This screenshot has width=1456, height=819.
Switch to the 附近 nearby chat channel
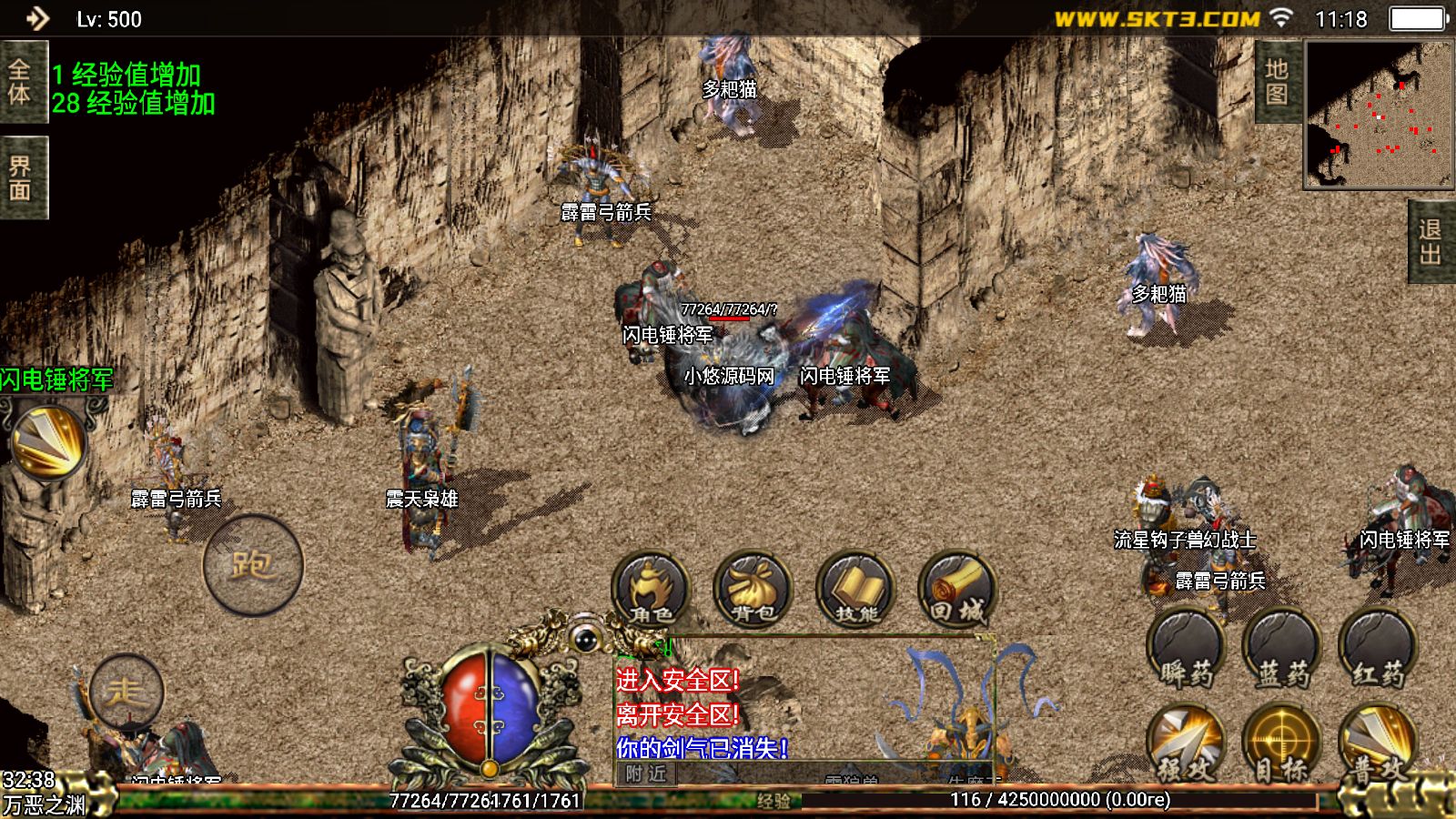[646, 774]
